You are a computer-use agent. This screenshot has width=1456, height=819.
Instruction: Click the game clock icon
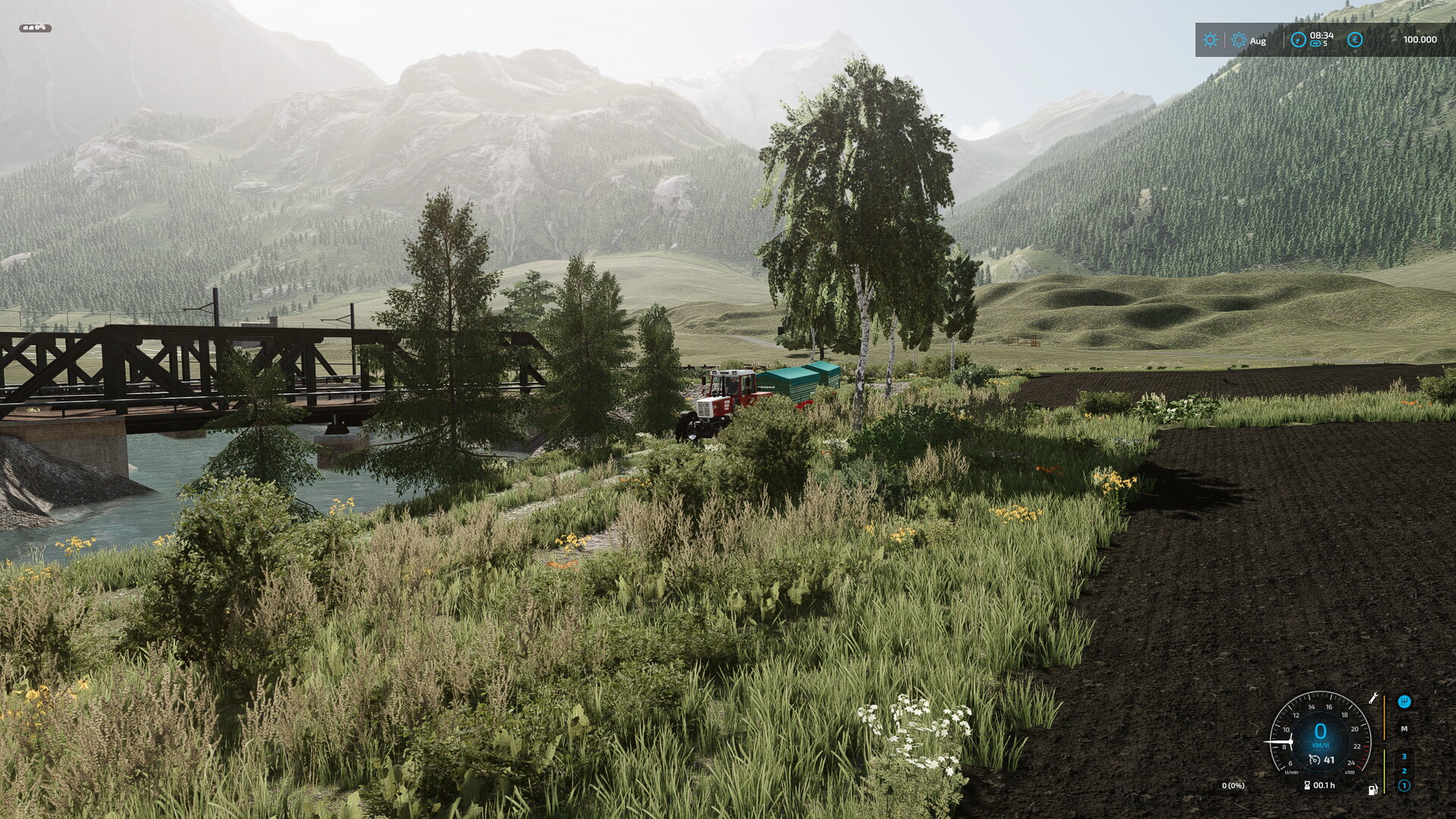click(x=1298, y=39)
